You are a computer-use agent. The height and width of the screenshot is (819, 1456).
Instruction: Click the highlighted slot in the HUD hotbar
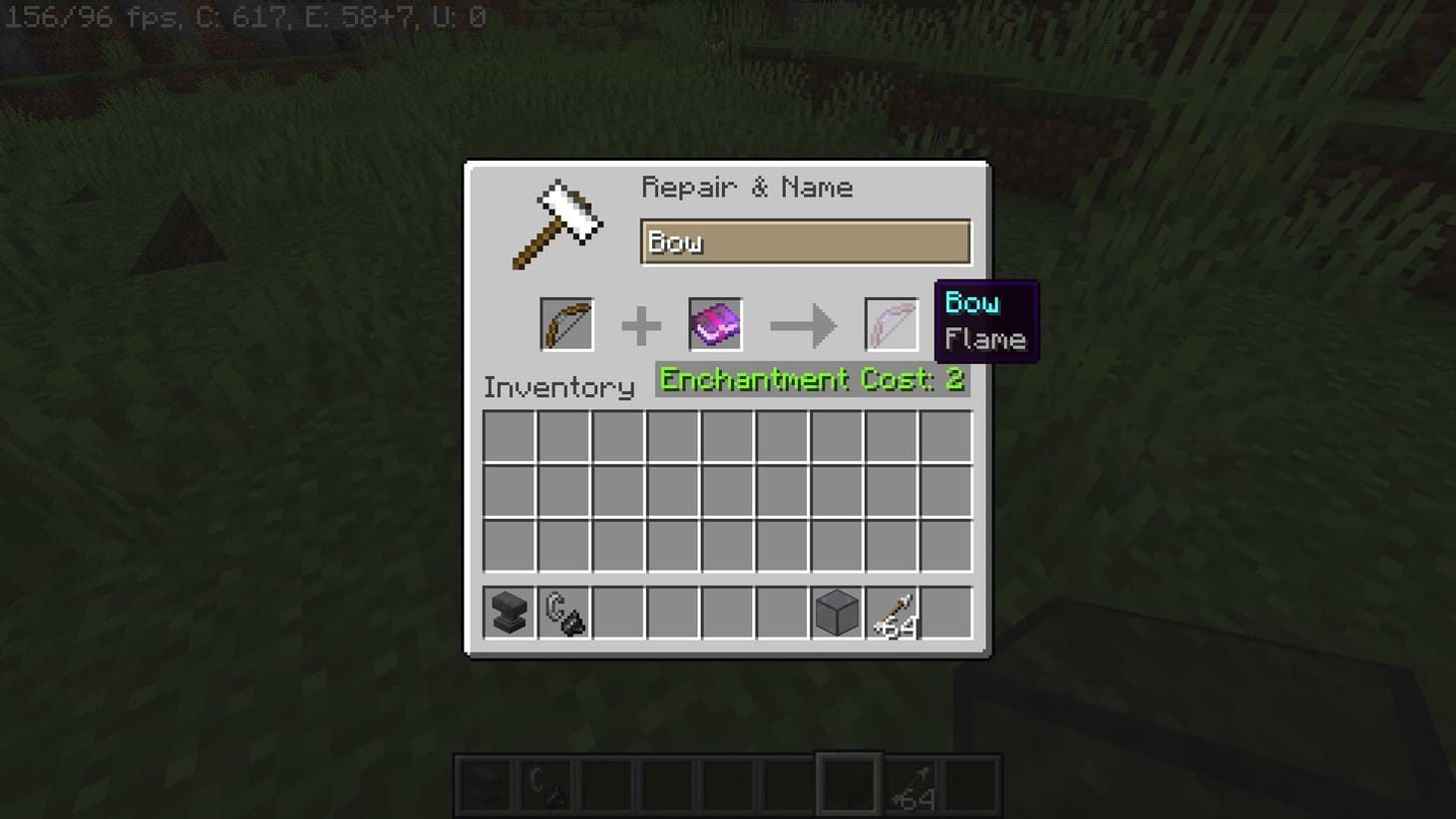pyautogui.click(x=849, y=783)
